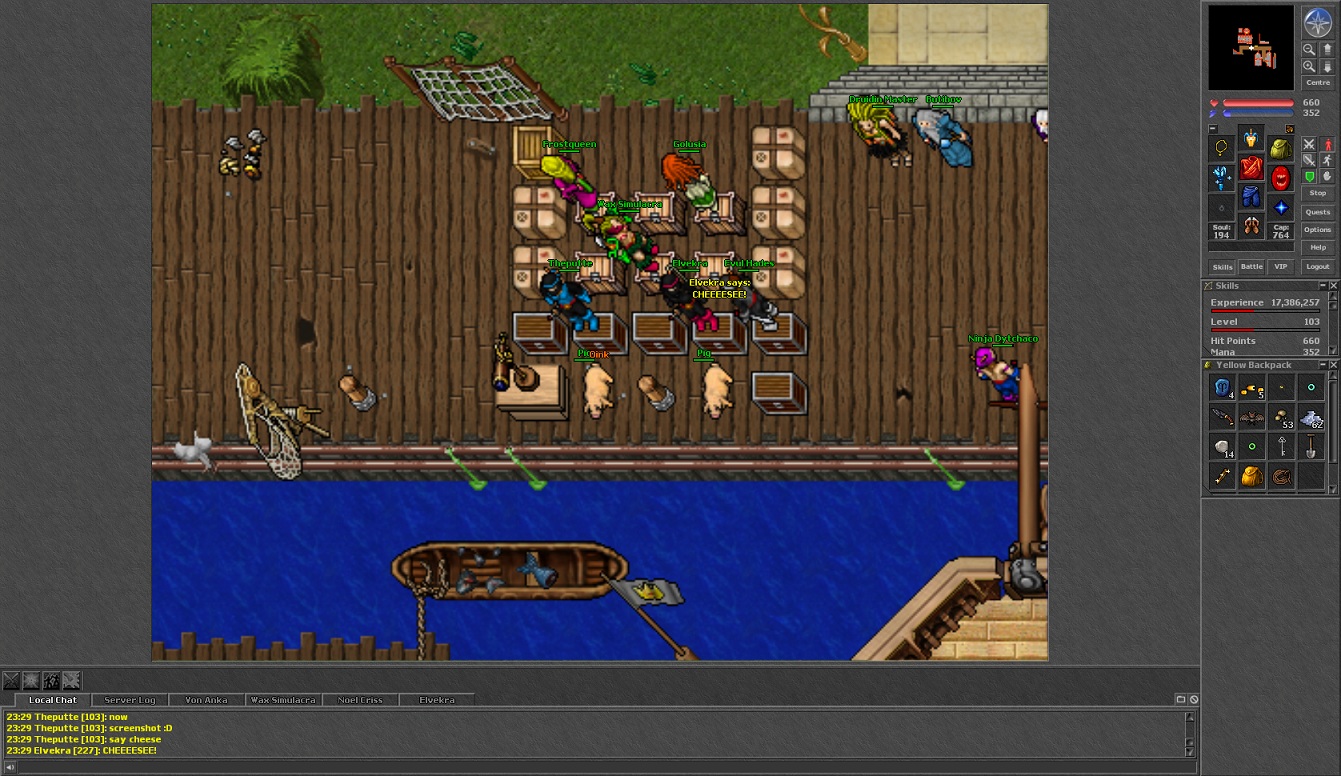Image resolution: width=1341 pixels, height=776 pixels.
Task: Select the Noel Criss chat tab
Action: pyautogui.click(x=360, y=700)
